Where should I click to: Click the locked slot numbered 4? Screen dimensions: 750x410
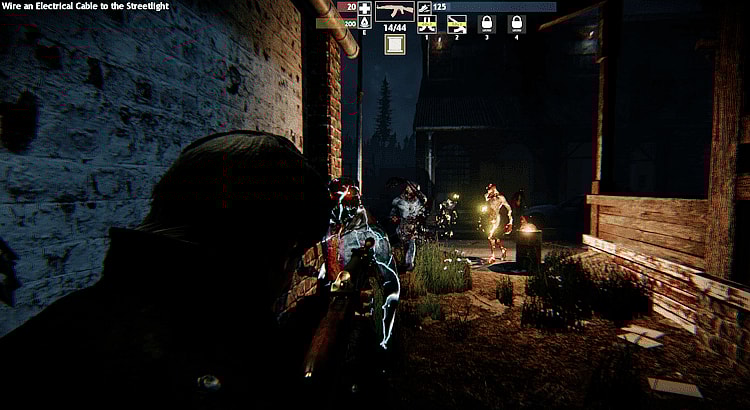[517, 23]
